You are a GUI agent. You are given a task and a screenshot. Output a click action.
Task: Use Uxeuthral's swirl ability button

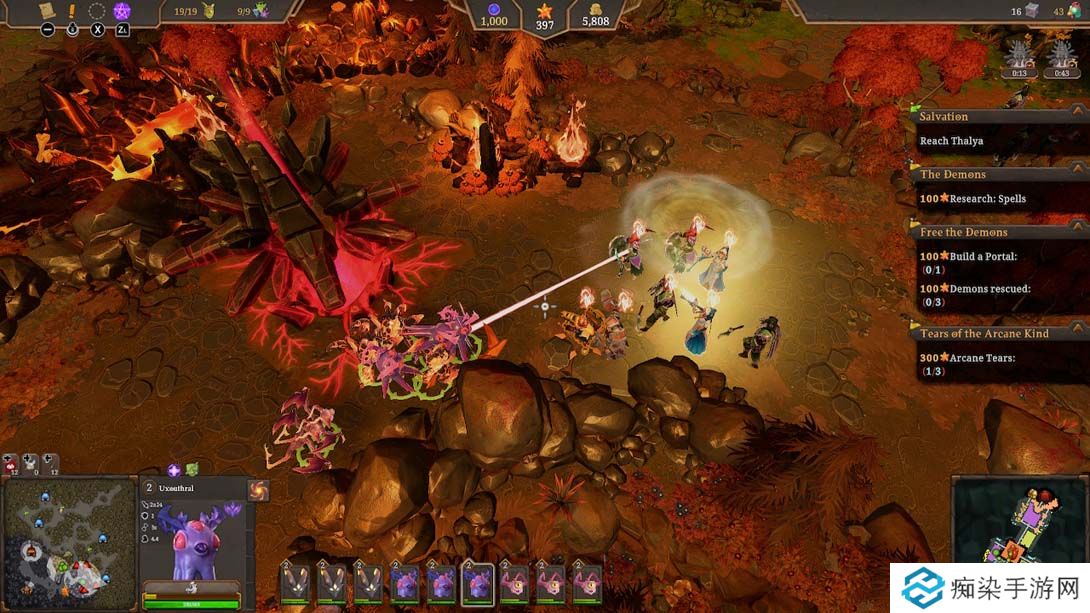click(258, 490)
